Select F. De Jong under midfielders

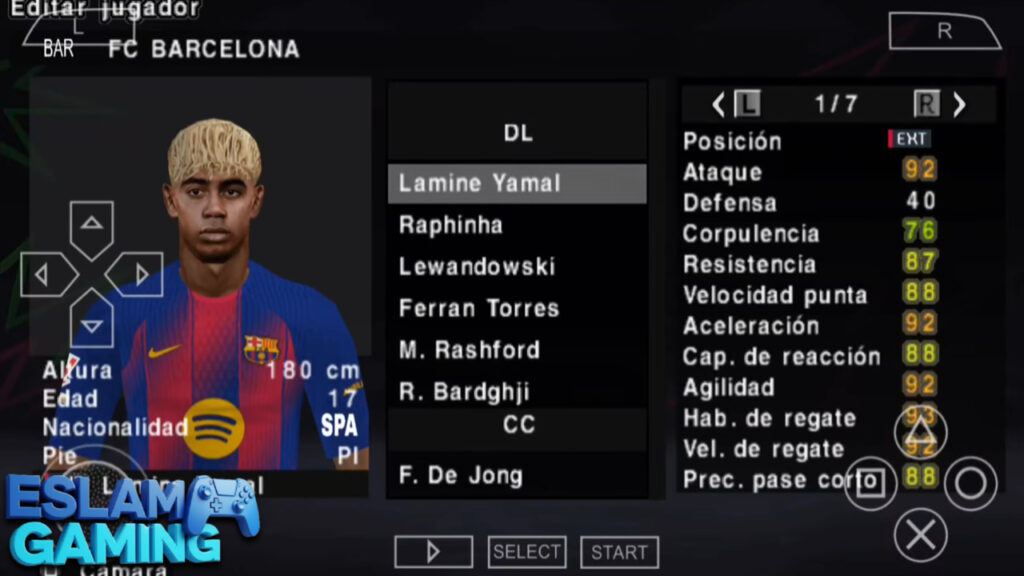pos(516,475)
